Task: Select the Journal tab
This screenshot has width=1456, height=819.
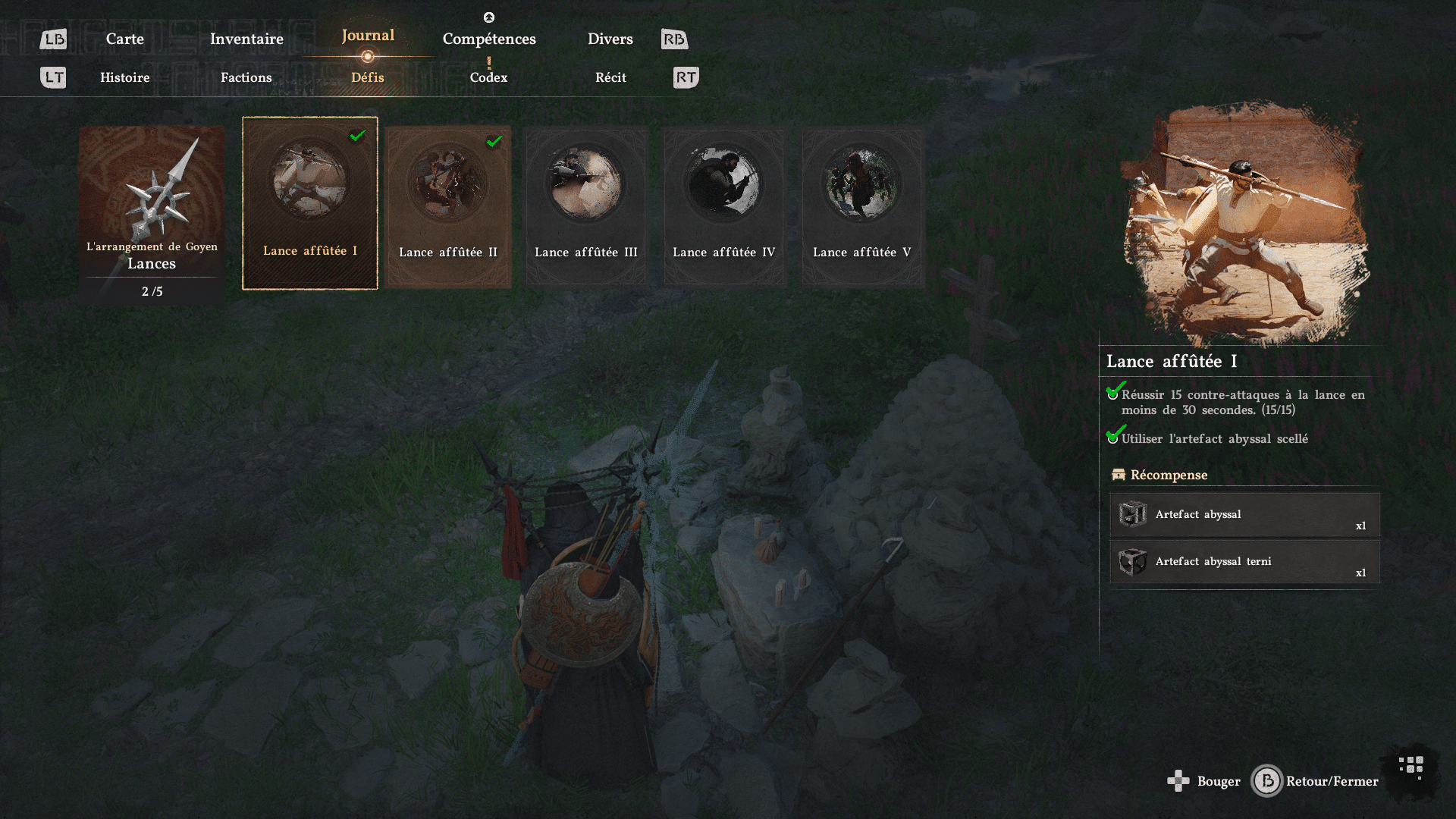Action: pyautogui.click(x=368, y=36)
